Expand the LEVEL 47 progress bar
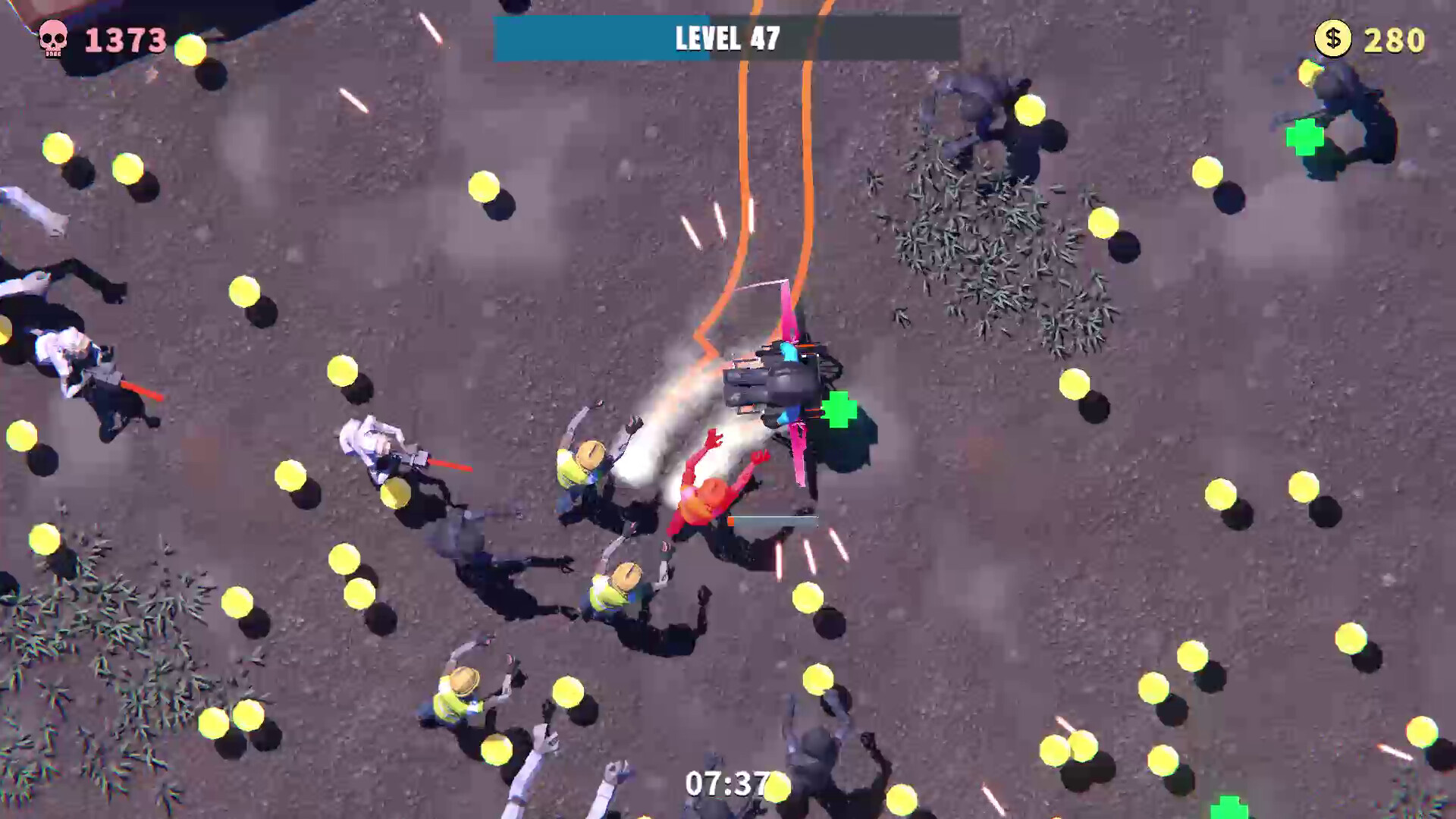This screenshot has width=1456, height=819. (724, 36)
